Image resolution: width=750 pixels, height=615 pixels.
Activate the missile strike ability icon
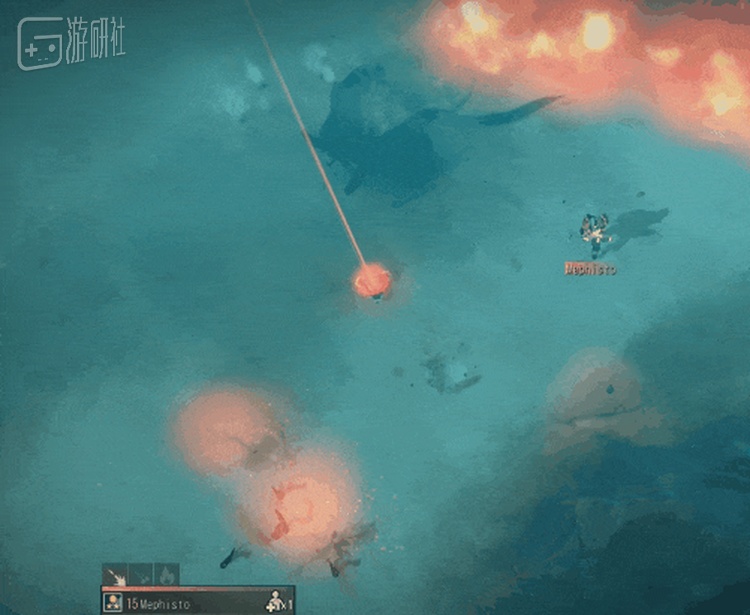click(114, 576)
